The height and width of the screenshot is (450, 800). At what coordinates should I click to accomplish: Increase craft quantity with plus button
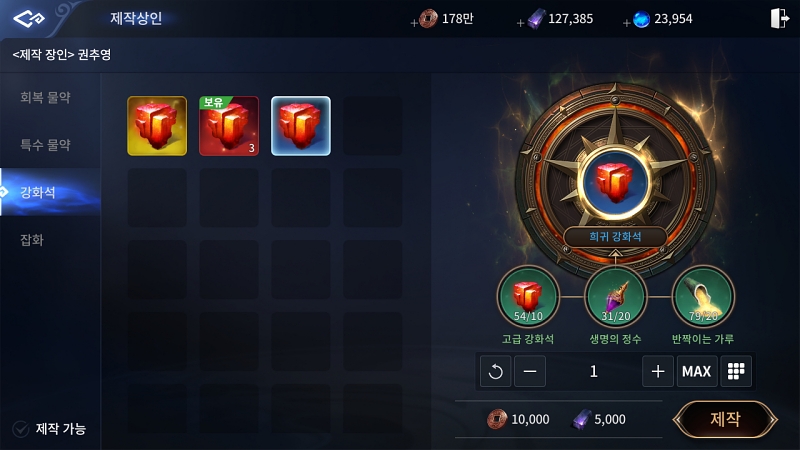[x=657, y=371]
